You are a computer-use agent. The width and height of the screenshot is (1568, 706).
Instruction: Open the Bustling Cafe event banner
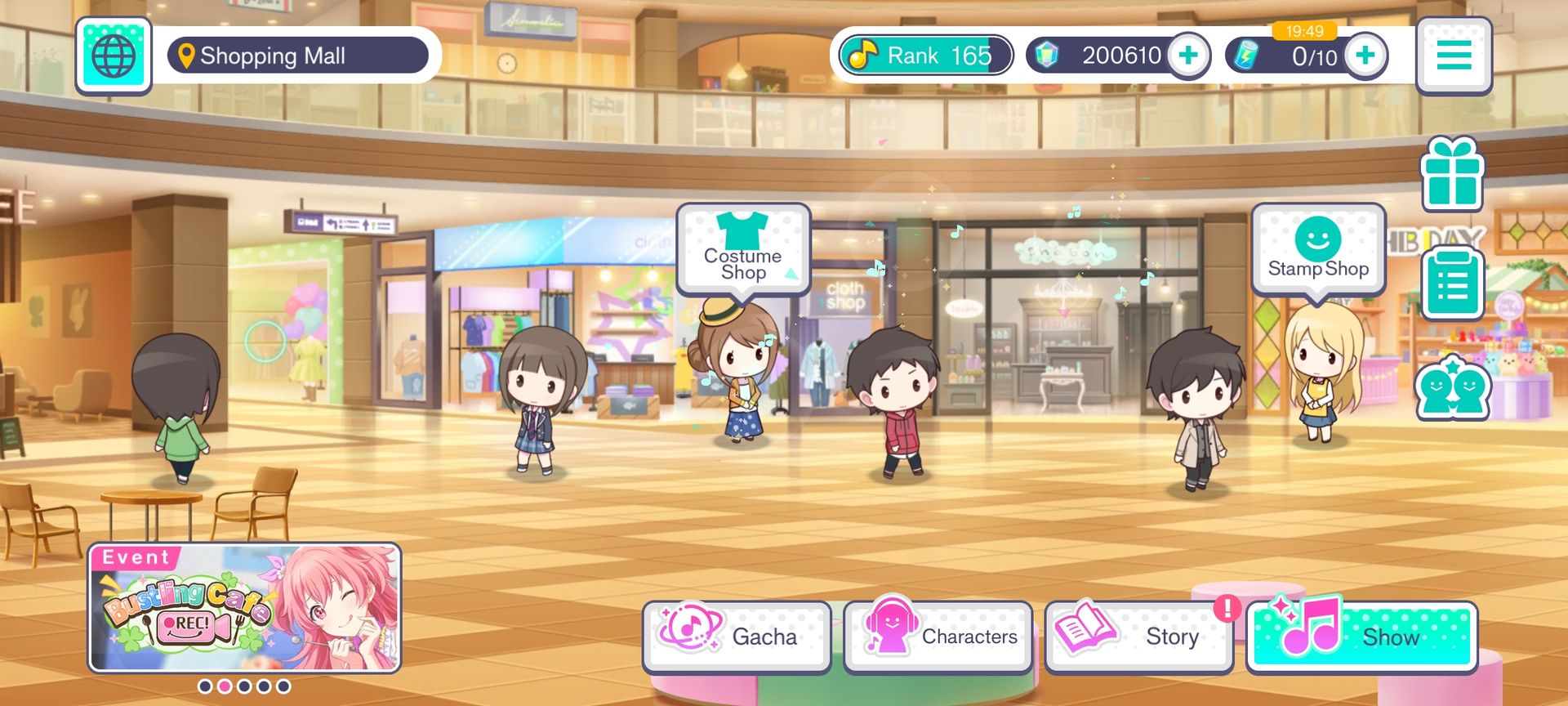click(244, 608)
